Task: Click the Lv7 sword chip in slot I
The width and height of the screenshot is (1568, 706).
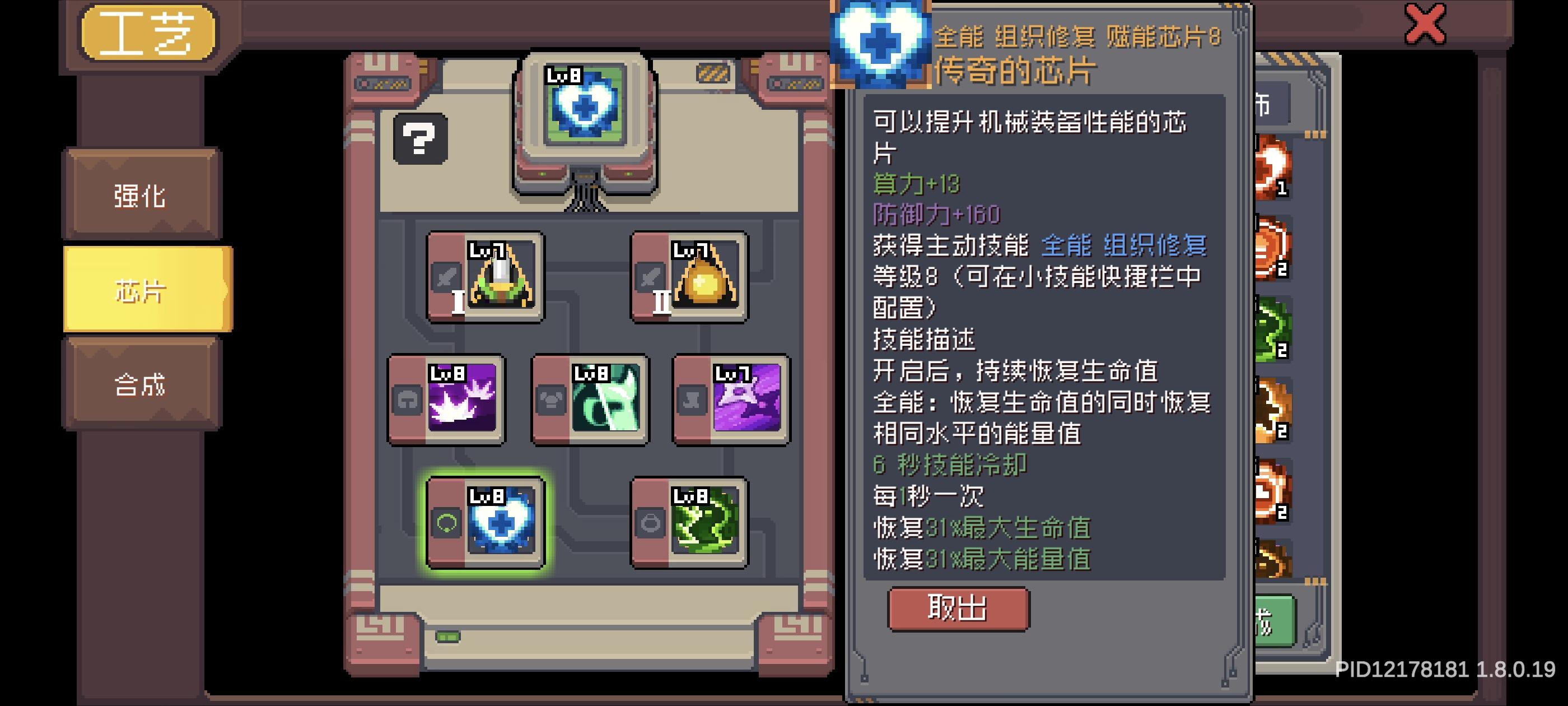Action: (x=487, y=277)
